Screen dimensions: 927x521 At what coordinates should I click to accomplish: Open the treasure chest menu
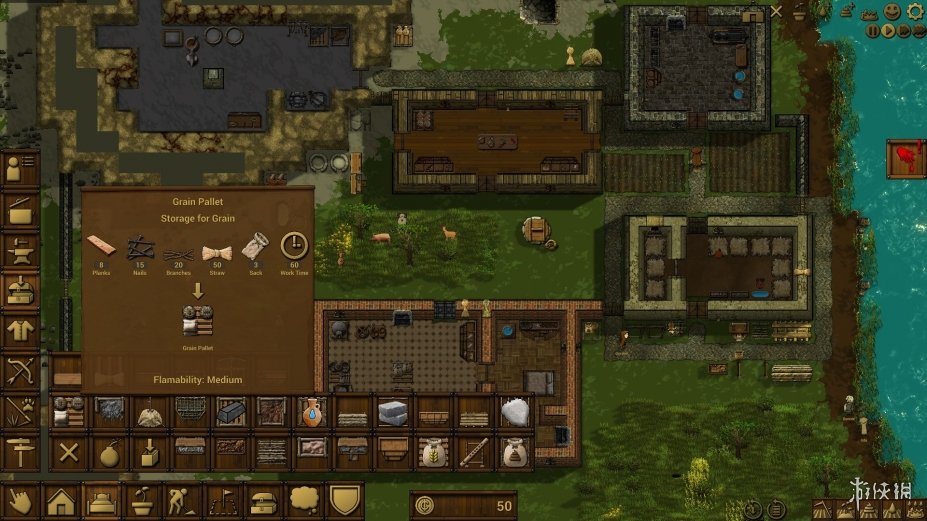pyautogui.click(x=264, y=500)
